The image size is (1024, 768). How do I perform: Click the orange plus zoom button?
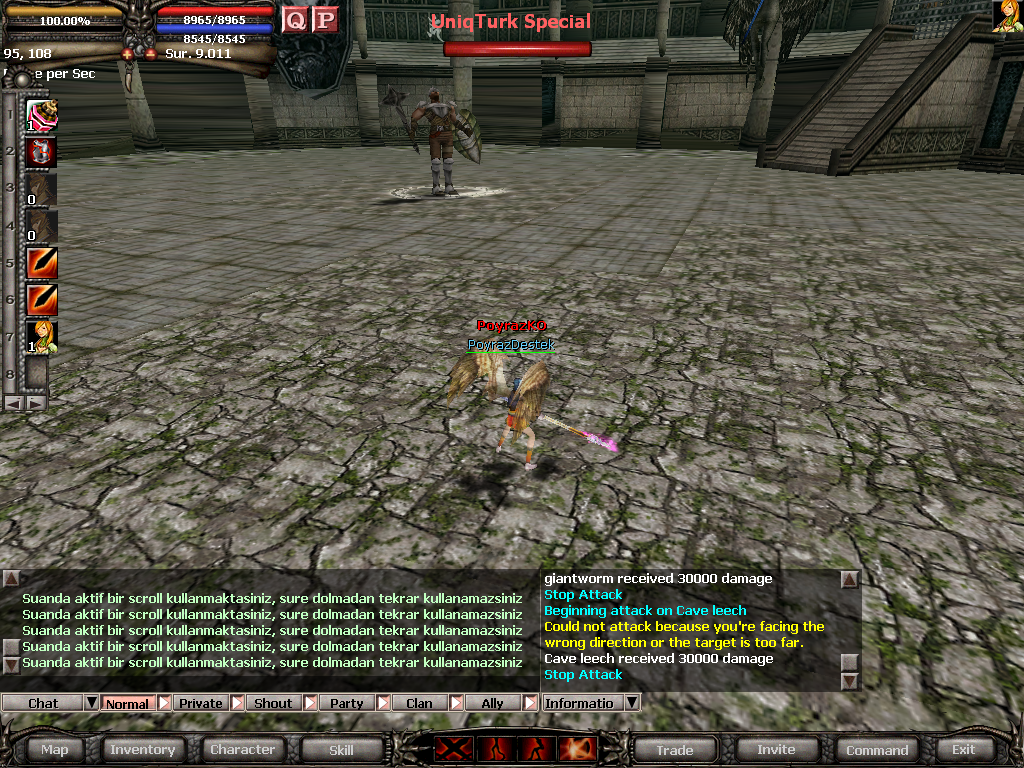click(128, 54)
